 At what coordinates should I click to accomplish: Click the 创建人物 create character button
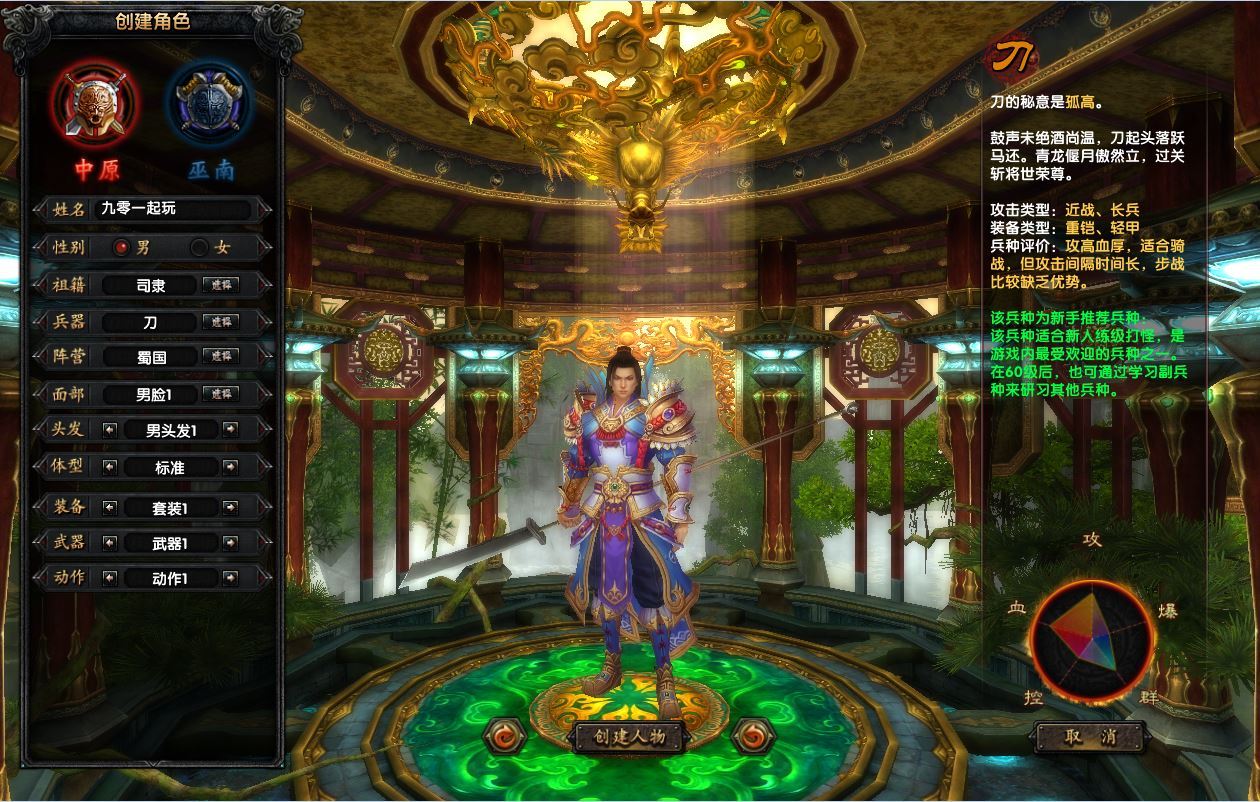(x=628, y=737)
